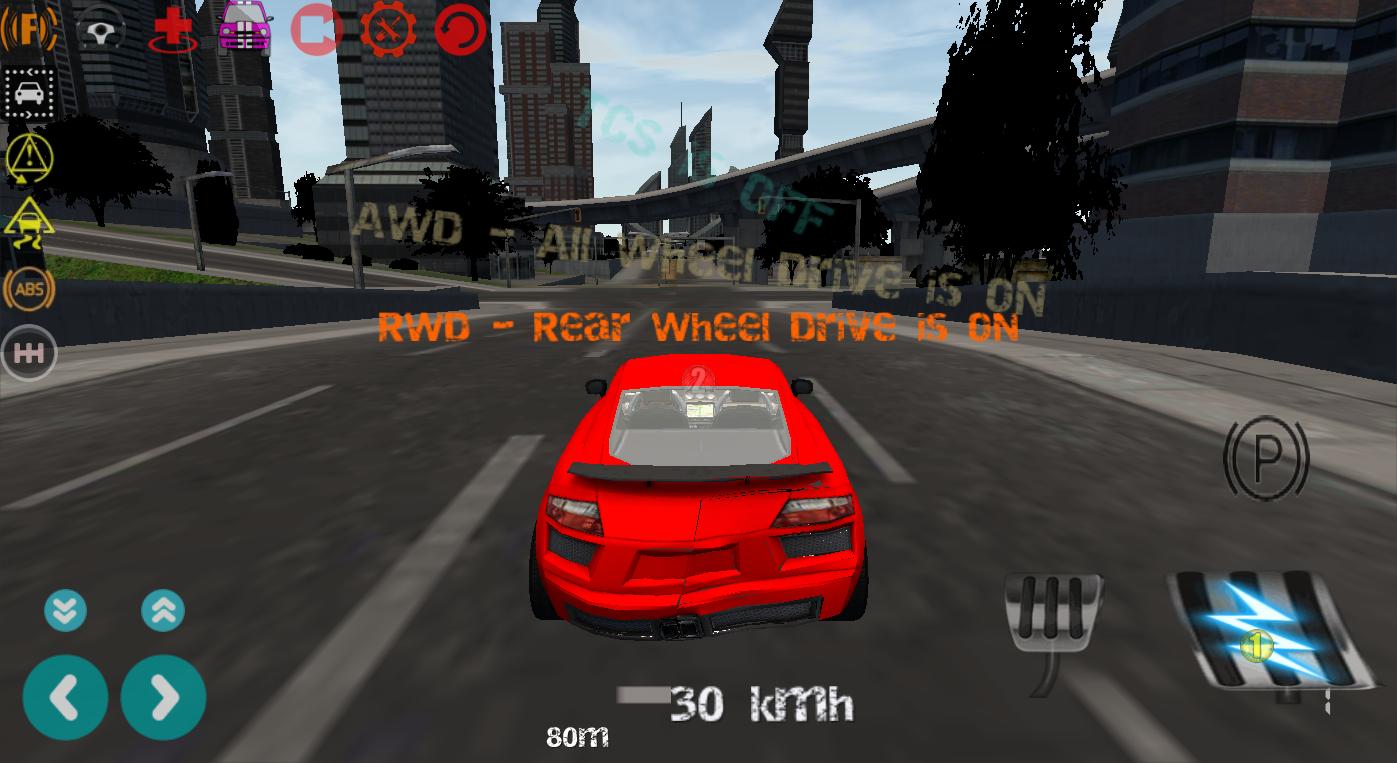Open the garage vehicle selection icon
The height and width of the screenshot is (763, 1397).
pyautogui.click(x=243, y=28)
